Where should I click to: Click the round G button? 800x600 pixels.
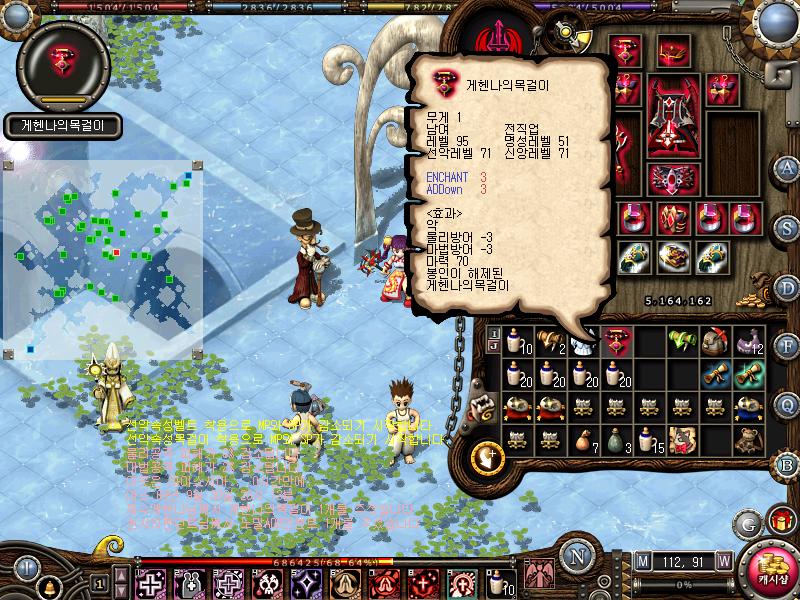pyautogui.click(x=748, y=523)
